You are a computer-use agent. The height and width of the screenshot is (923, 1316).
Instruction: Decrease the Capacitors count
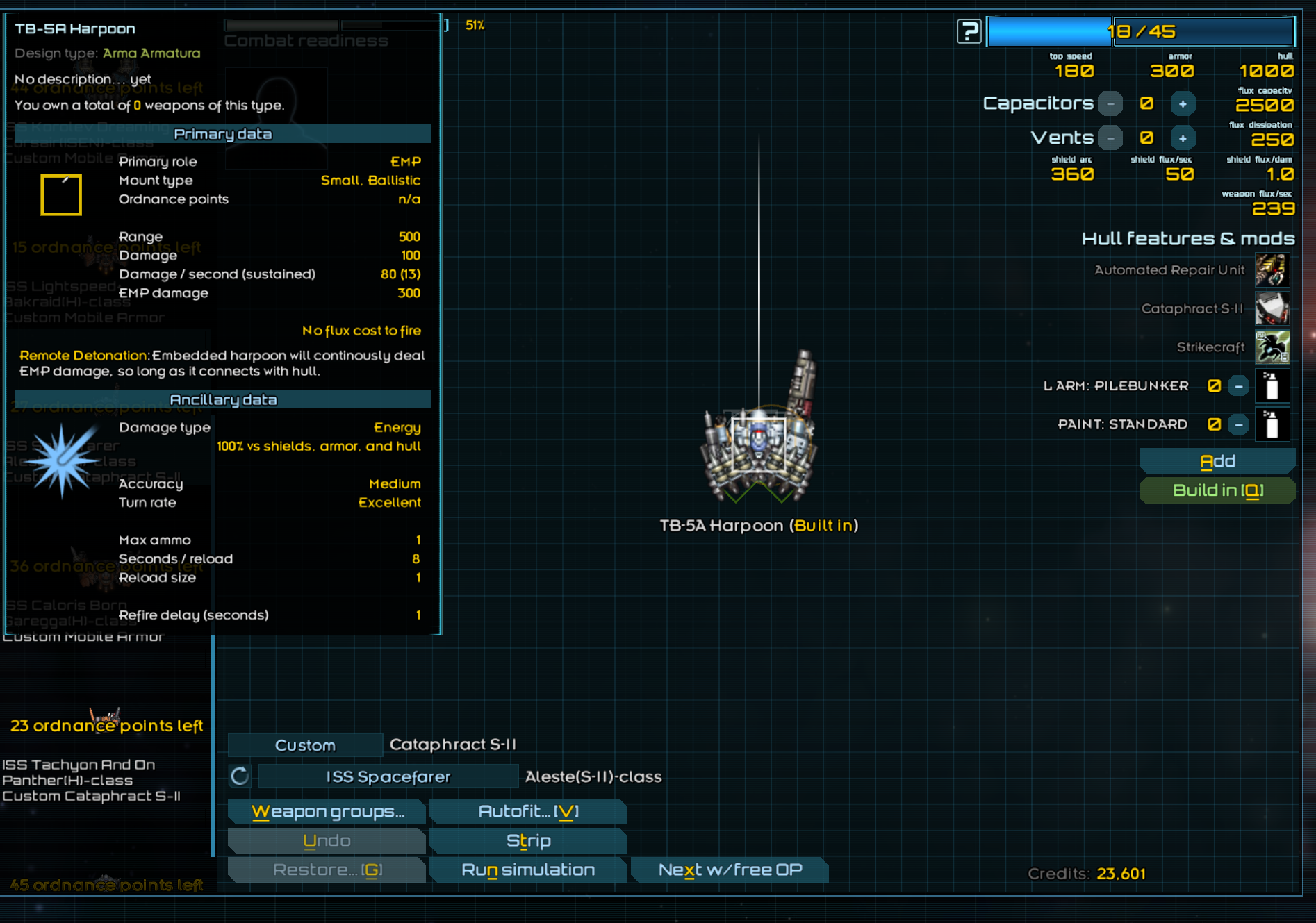[x=1110, y=104]
